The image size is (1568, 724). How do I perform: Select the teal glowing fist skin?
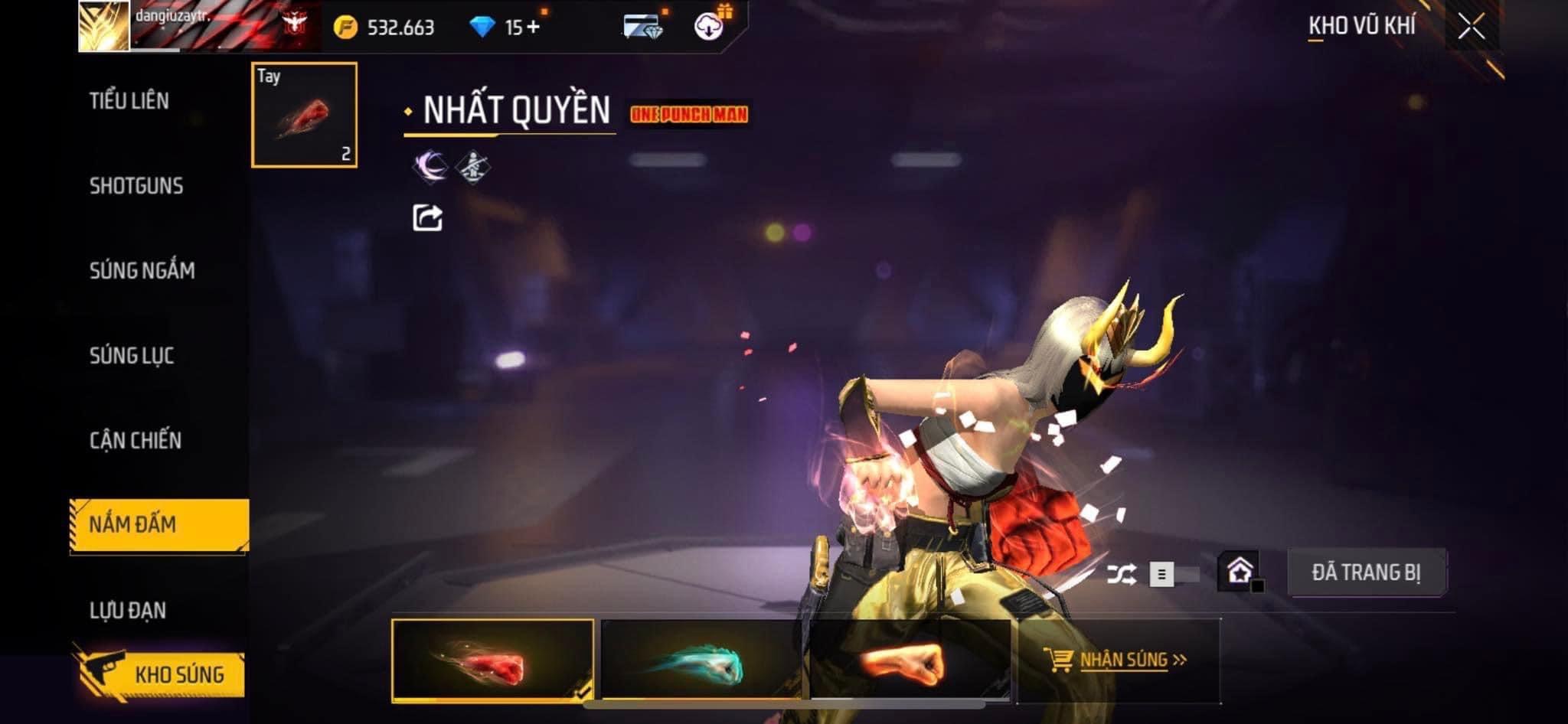(x=701, y=660)
